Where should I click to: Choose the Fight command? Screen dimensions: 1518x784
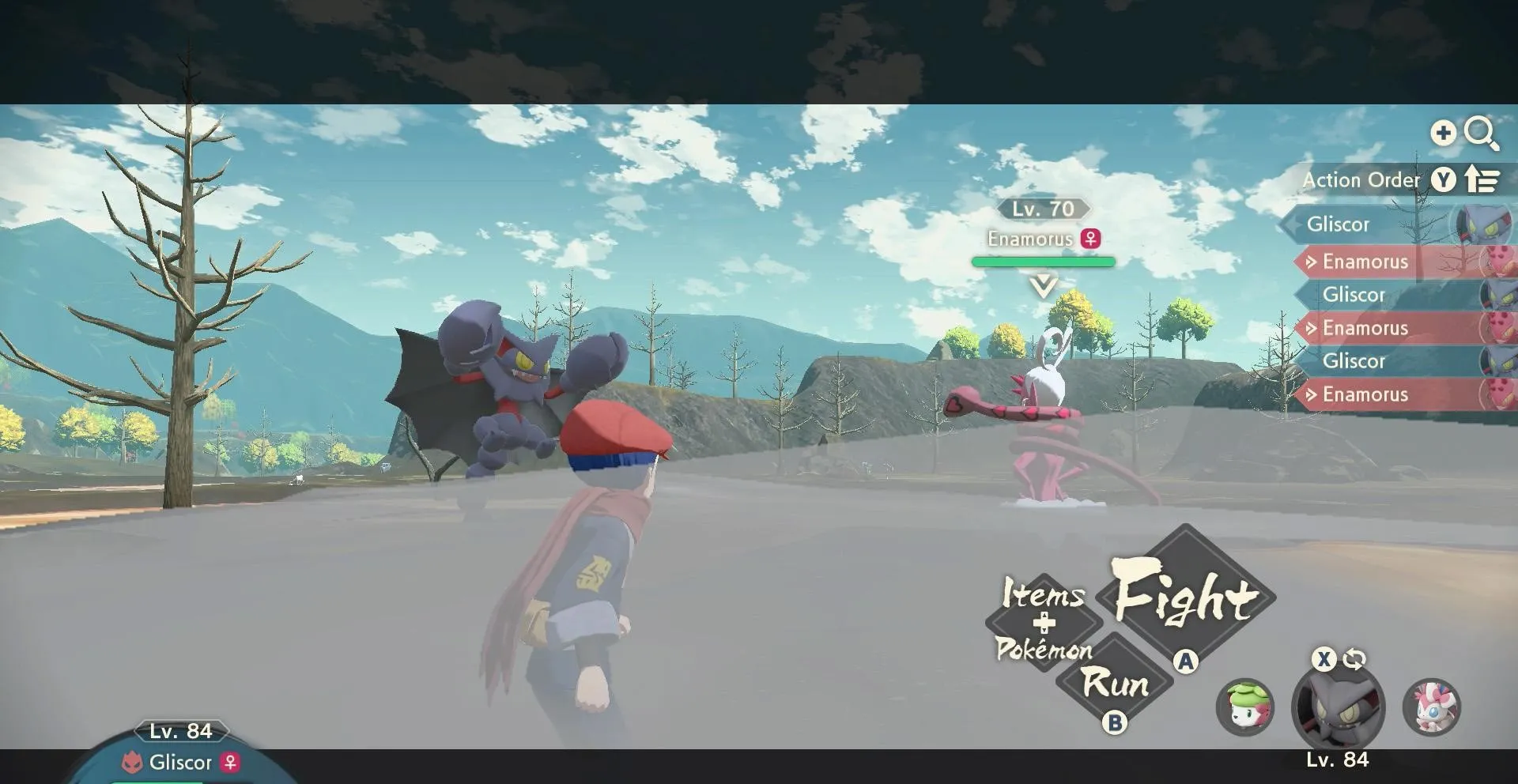point(1185,598)
